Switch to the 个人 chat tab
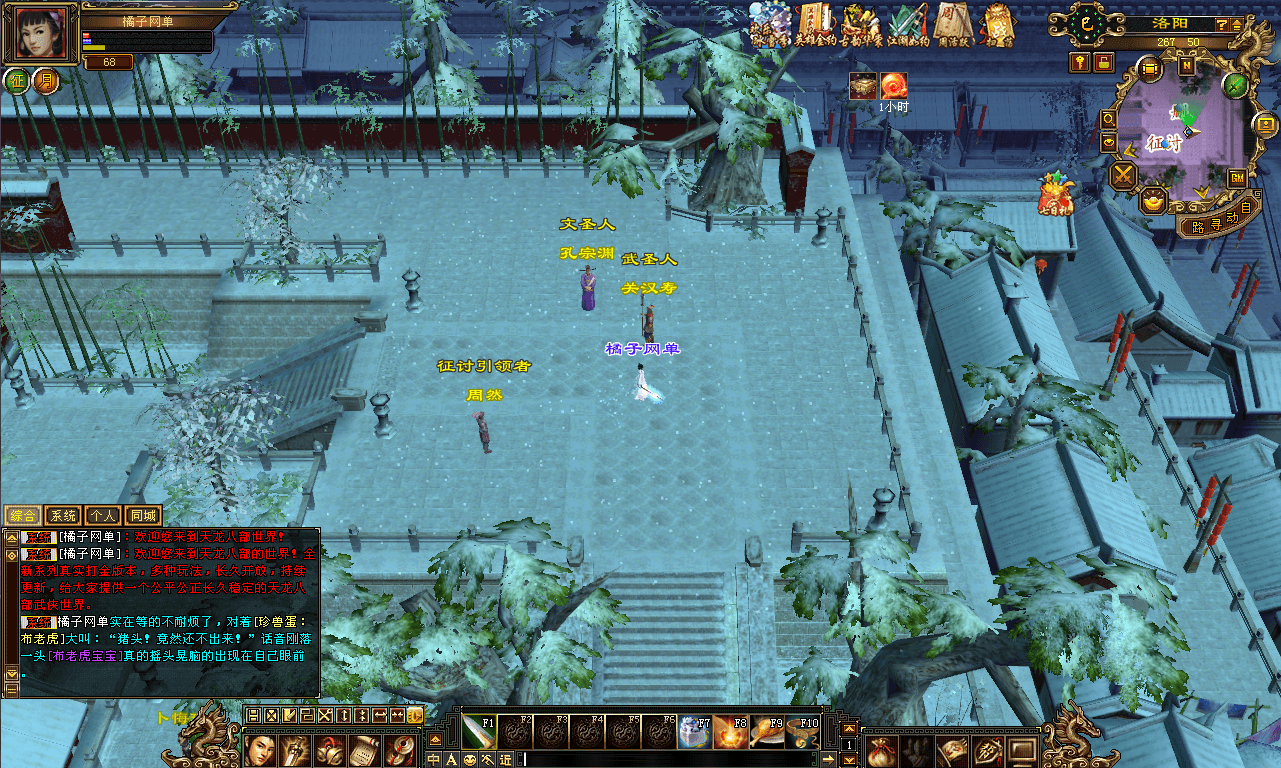 [103, 516]
